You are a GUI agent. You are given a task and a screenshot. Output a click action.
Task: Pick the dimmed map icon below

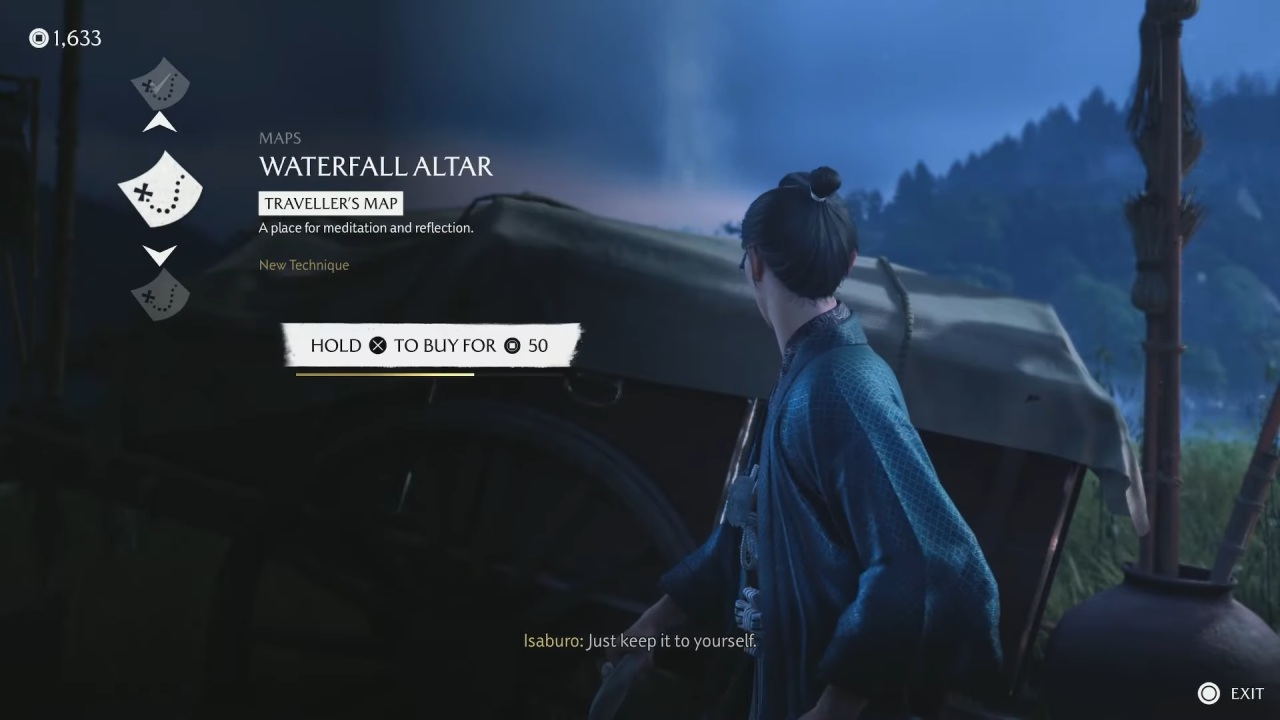click(160, 295)
